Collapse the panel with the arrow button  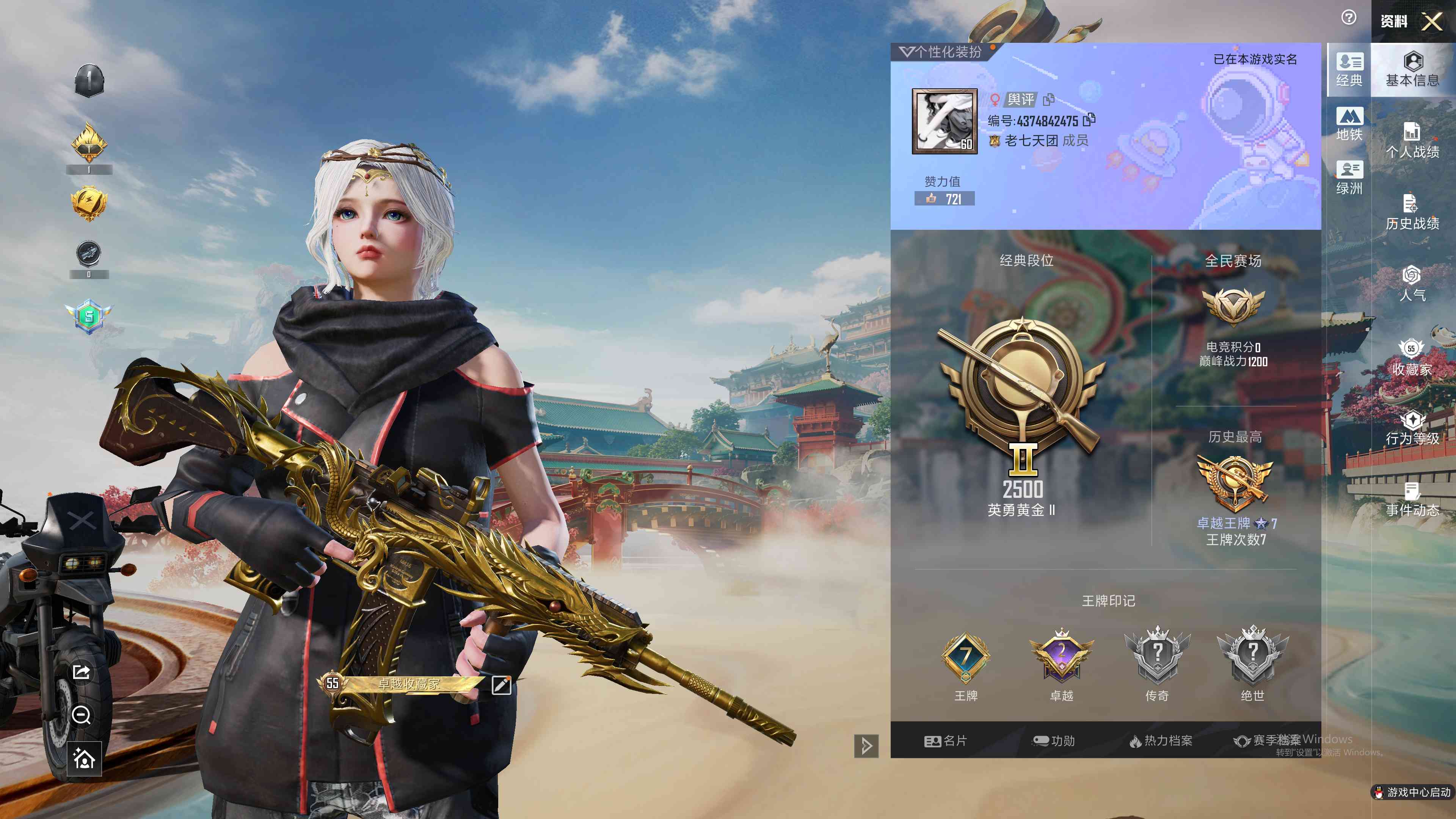[866, 745]
